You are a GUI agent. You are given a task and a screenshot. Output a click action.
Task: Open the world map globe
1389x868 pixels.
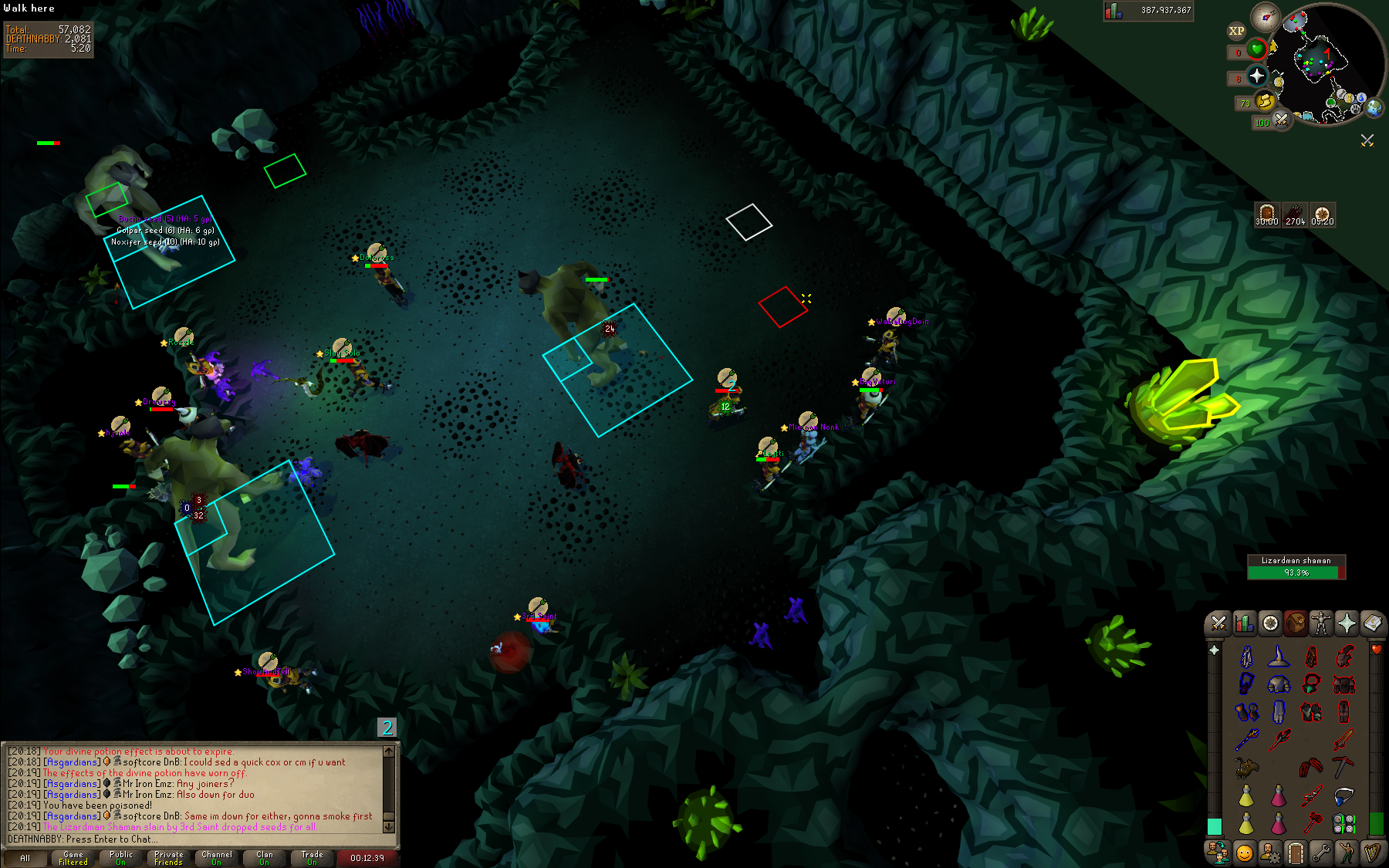point(1374,108)
